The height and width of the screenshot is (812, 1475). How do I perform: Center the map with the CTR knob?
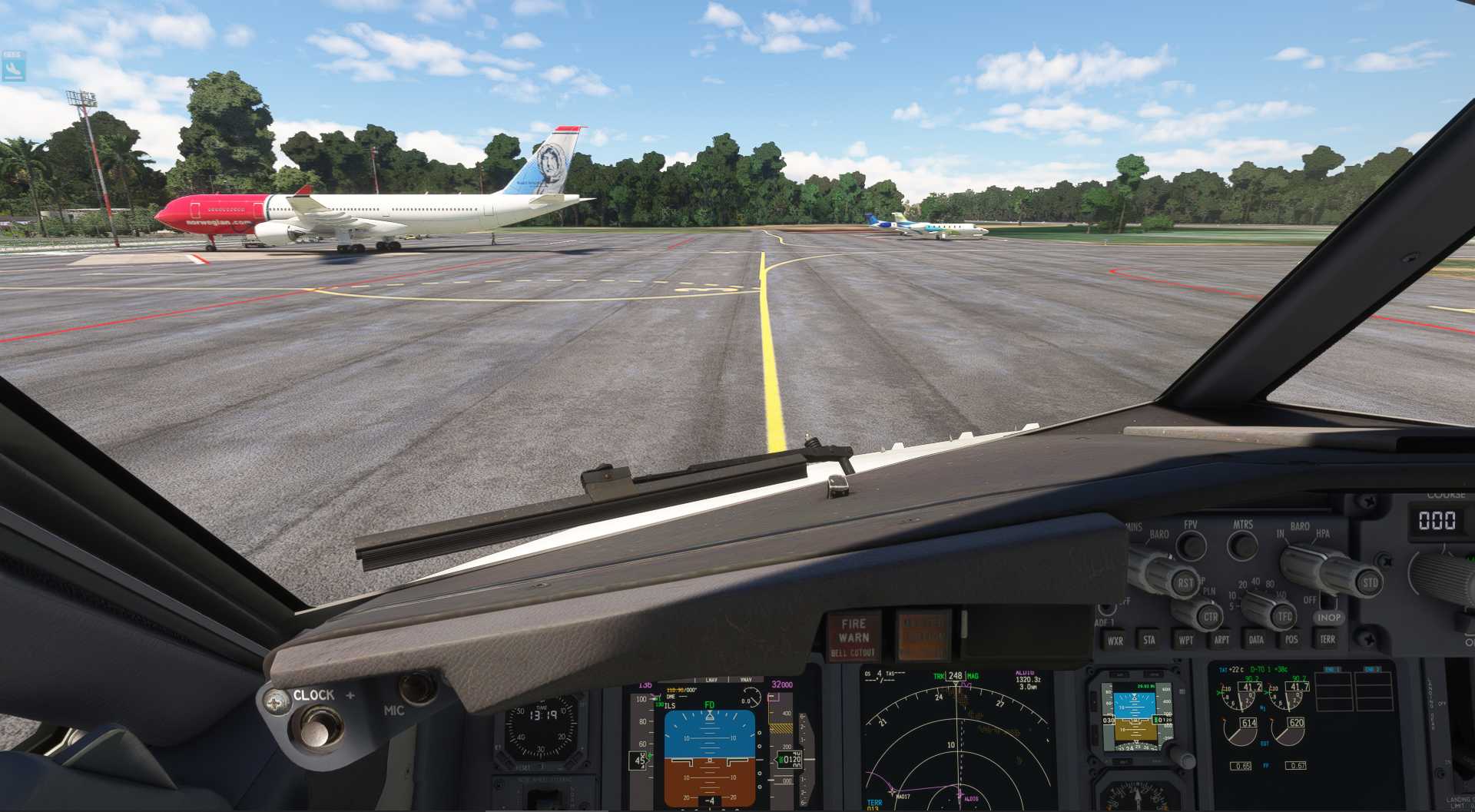[1210, 616]
